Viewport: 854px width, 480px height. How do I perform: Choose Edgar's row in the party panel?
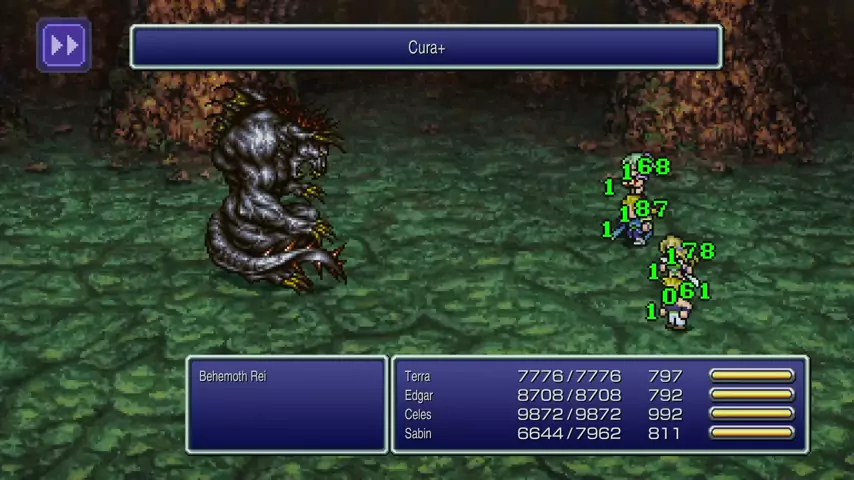420,395
